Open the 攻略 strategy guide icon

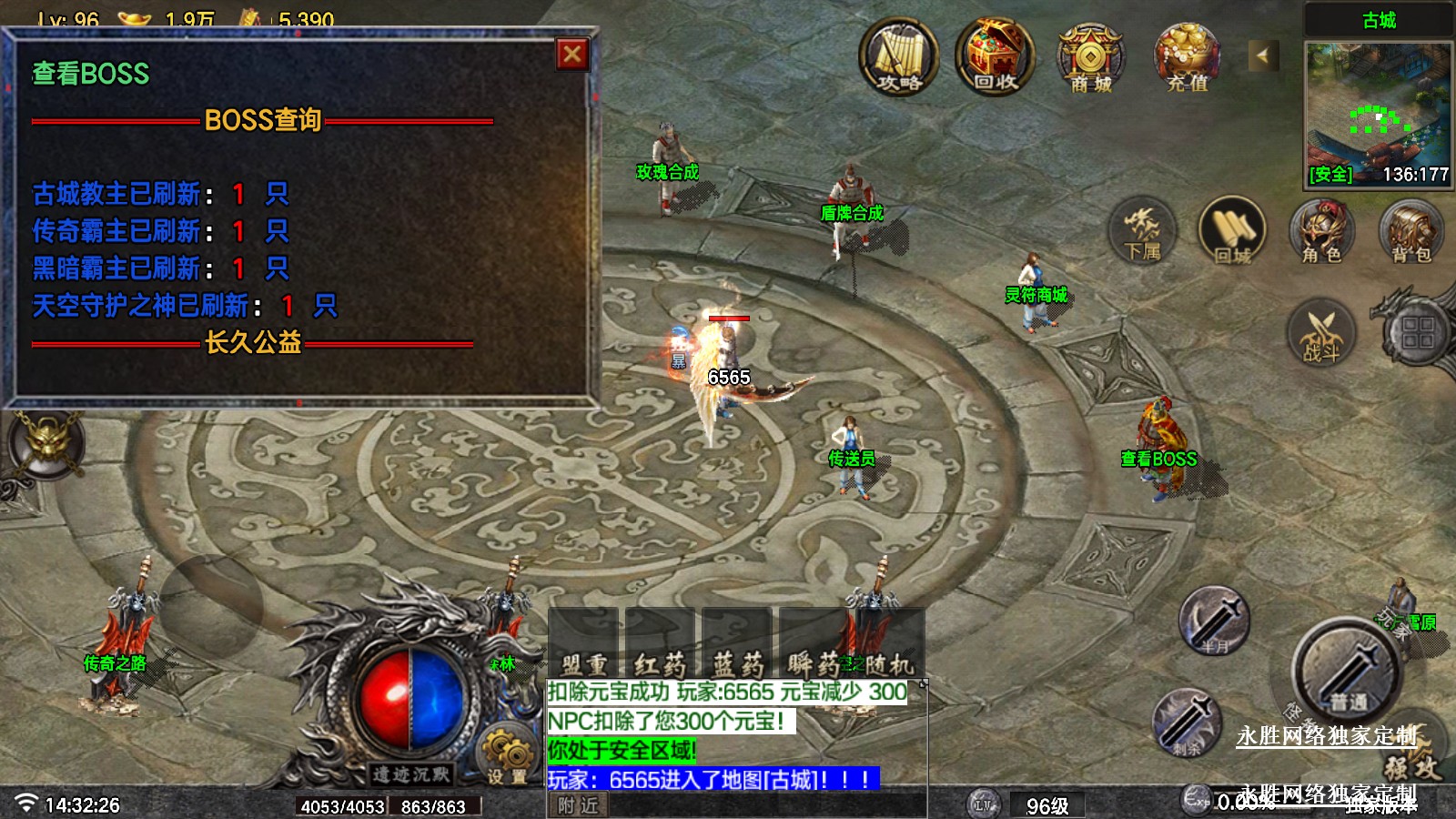pyautogui.click(x=899, y=57)
